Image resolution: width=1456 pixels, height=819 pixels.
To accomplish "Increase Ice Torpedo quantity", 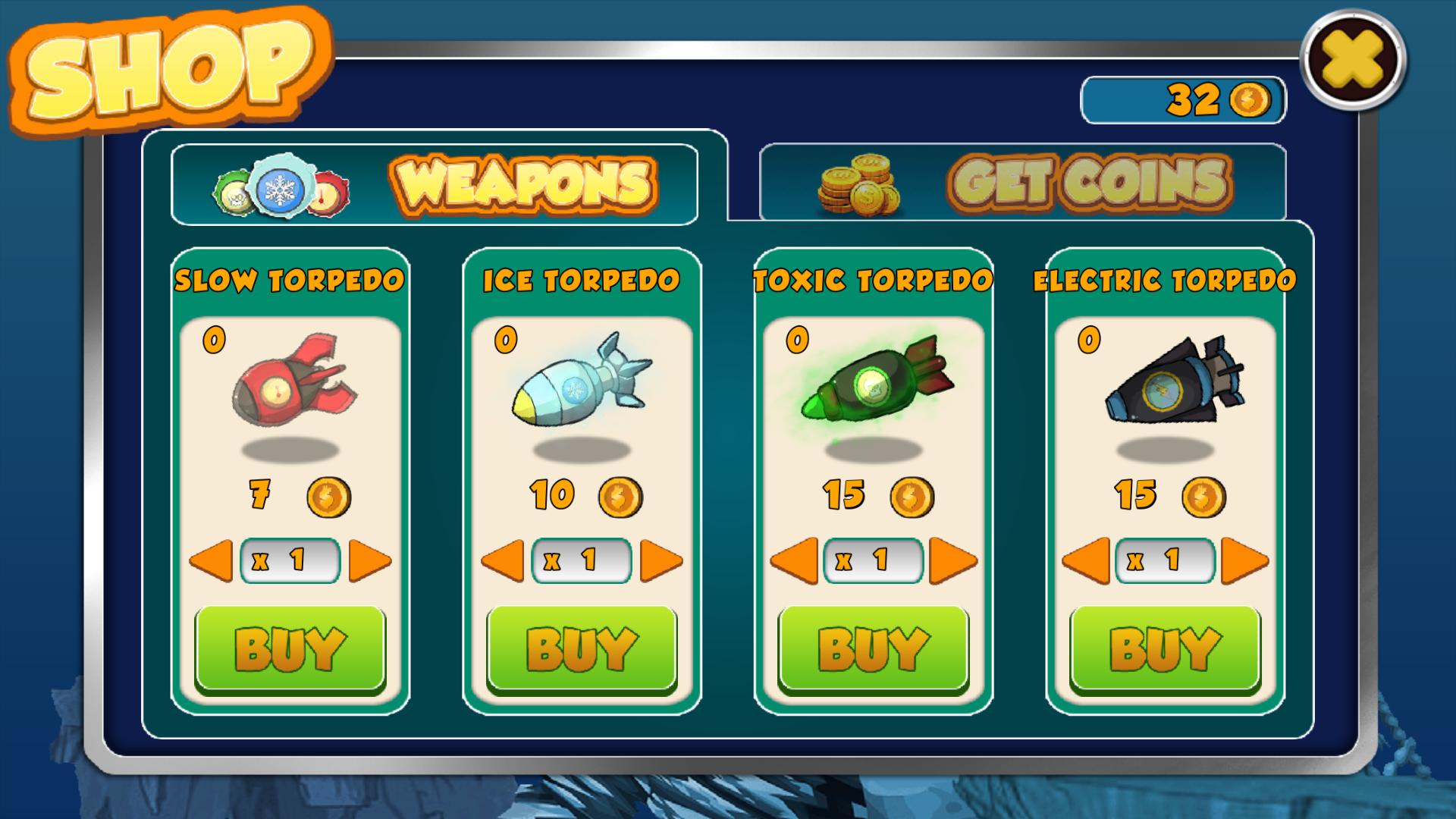I will 661,561.
